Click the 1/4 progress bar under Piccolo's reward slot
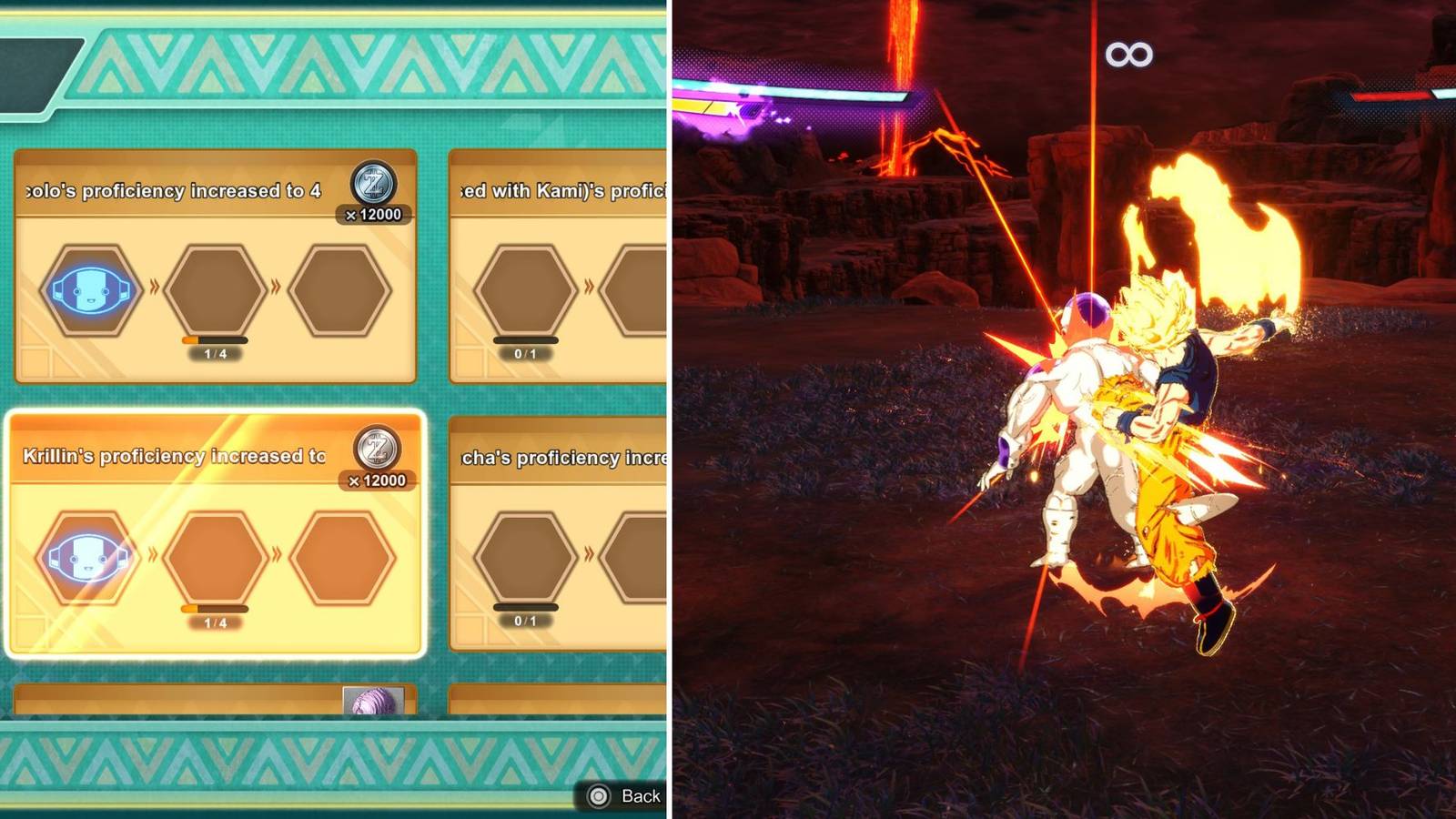The height and width of the screenshot is (819, 1456). click(214, 338)
